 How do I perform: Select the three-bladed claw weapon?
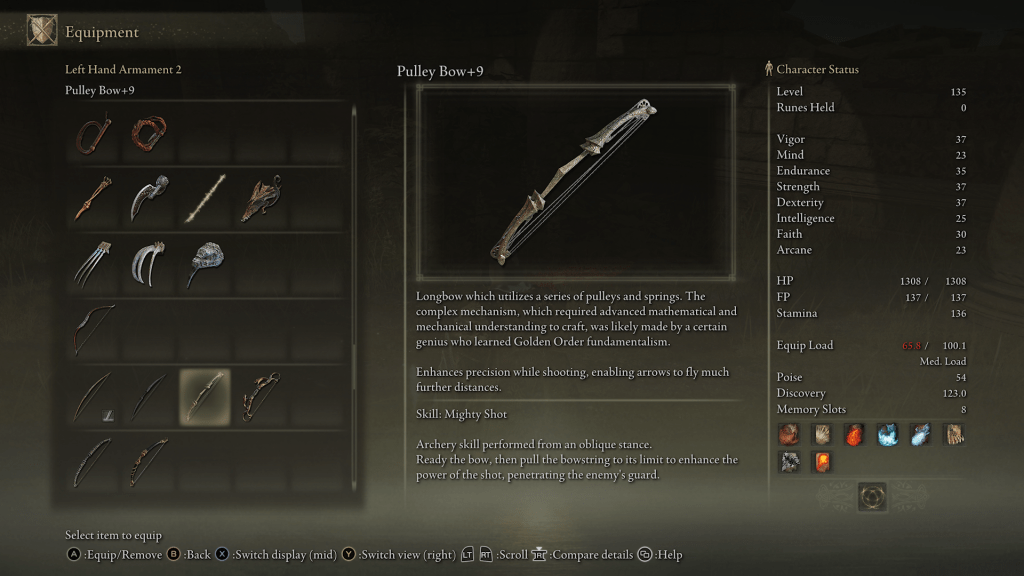pyautogui.click(x=93, y=264)
